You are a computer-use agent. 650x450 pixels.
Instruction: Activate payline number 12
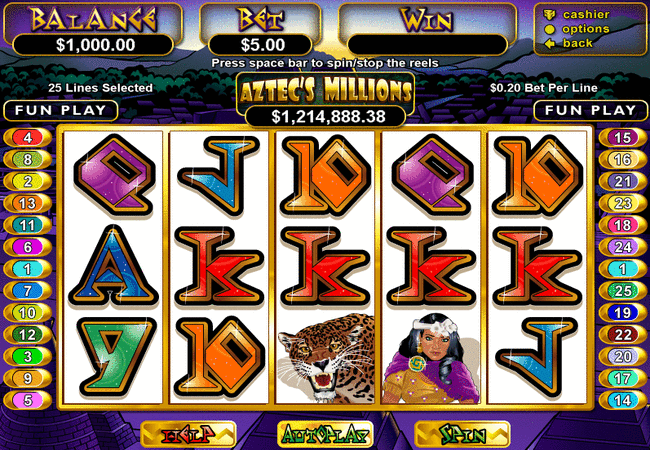click(x=27, y=334)
